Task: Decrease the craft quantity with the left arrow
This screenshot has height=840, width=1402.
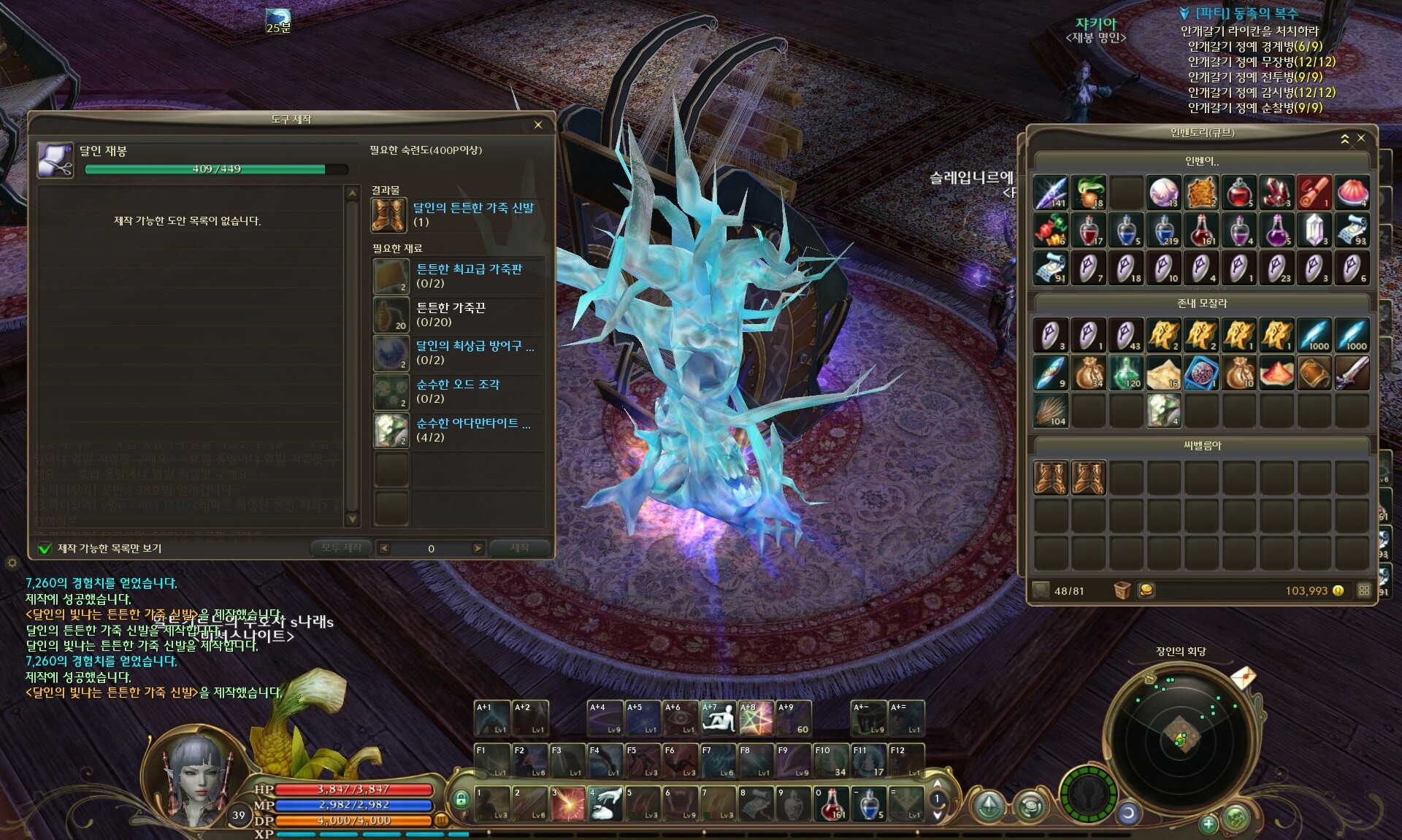Action: coord(385,549)
